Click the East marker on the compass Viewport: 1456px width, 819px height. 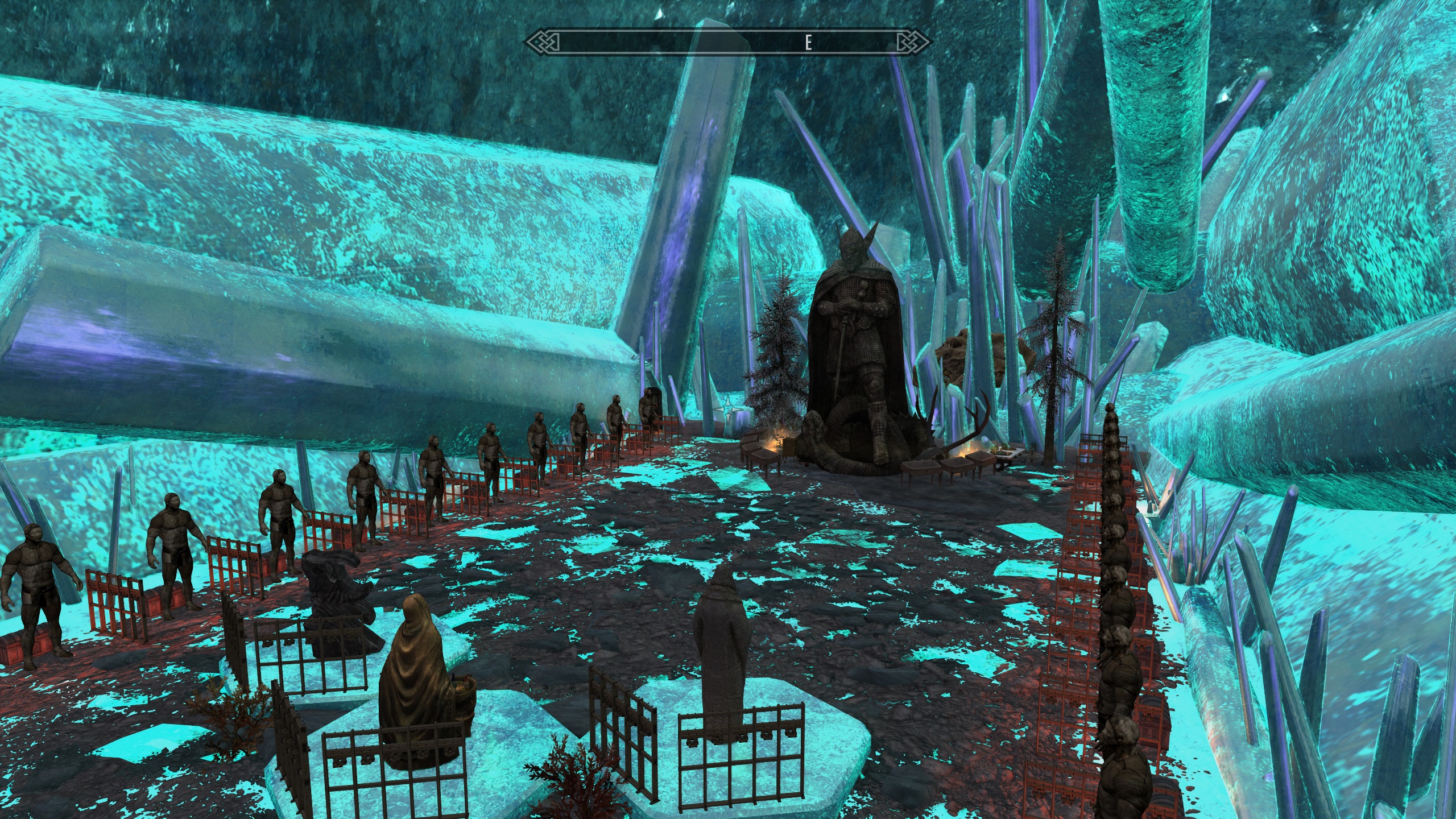808,43
